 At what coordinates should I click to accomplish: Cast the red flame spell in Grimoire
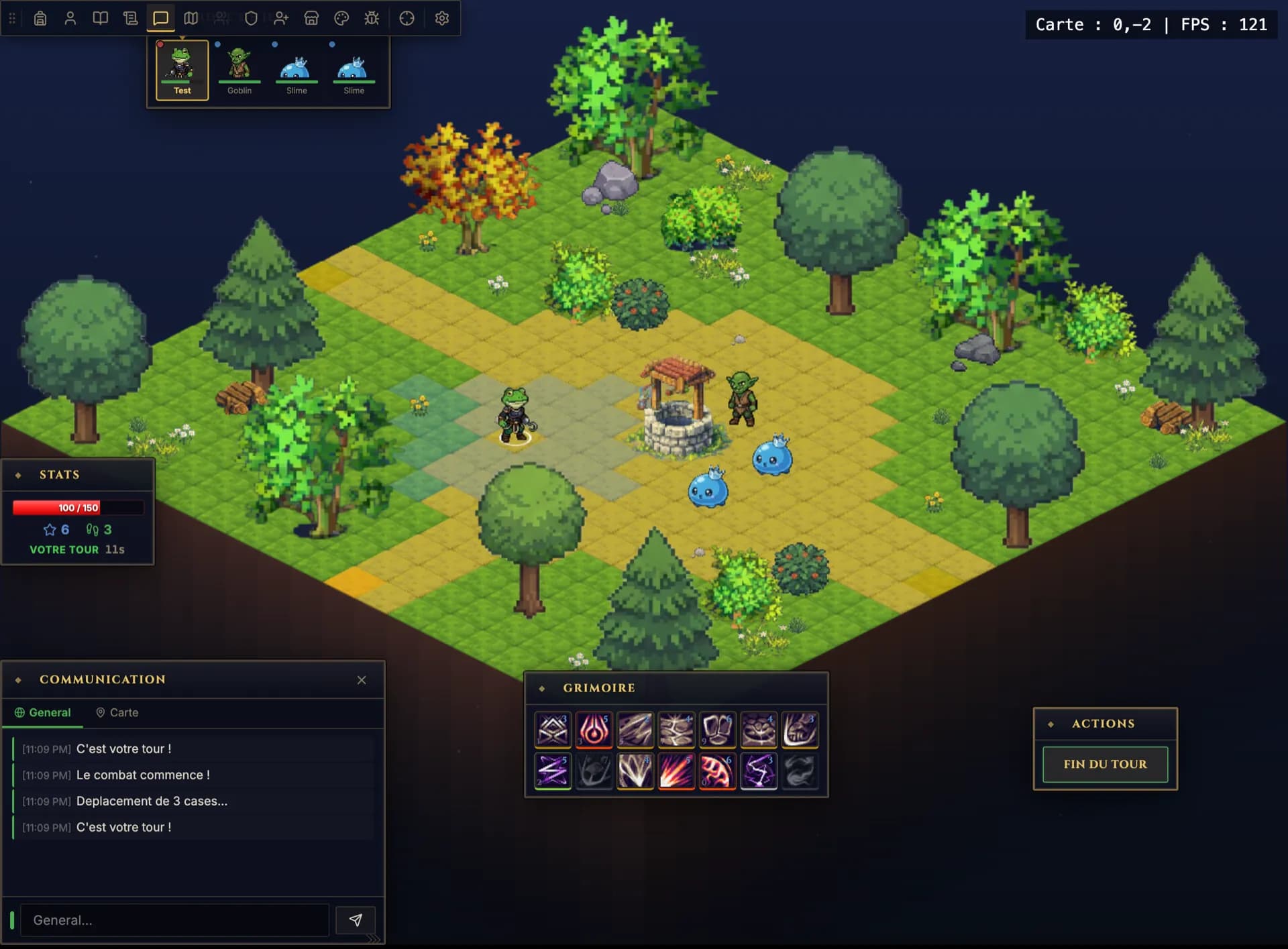click(x=594, y=730)
